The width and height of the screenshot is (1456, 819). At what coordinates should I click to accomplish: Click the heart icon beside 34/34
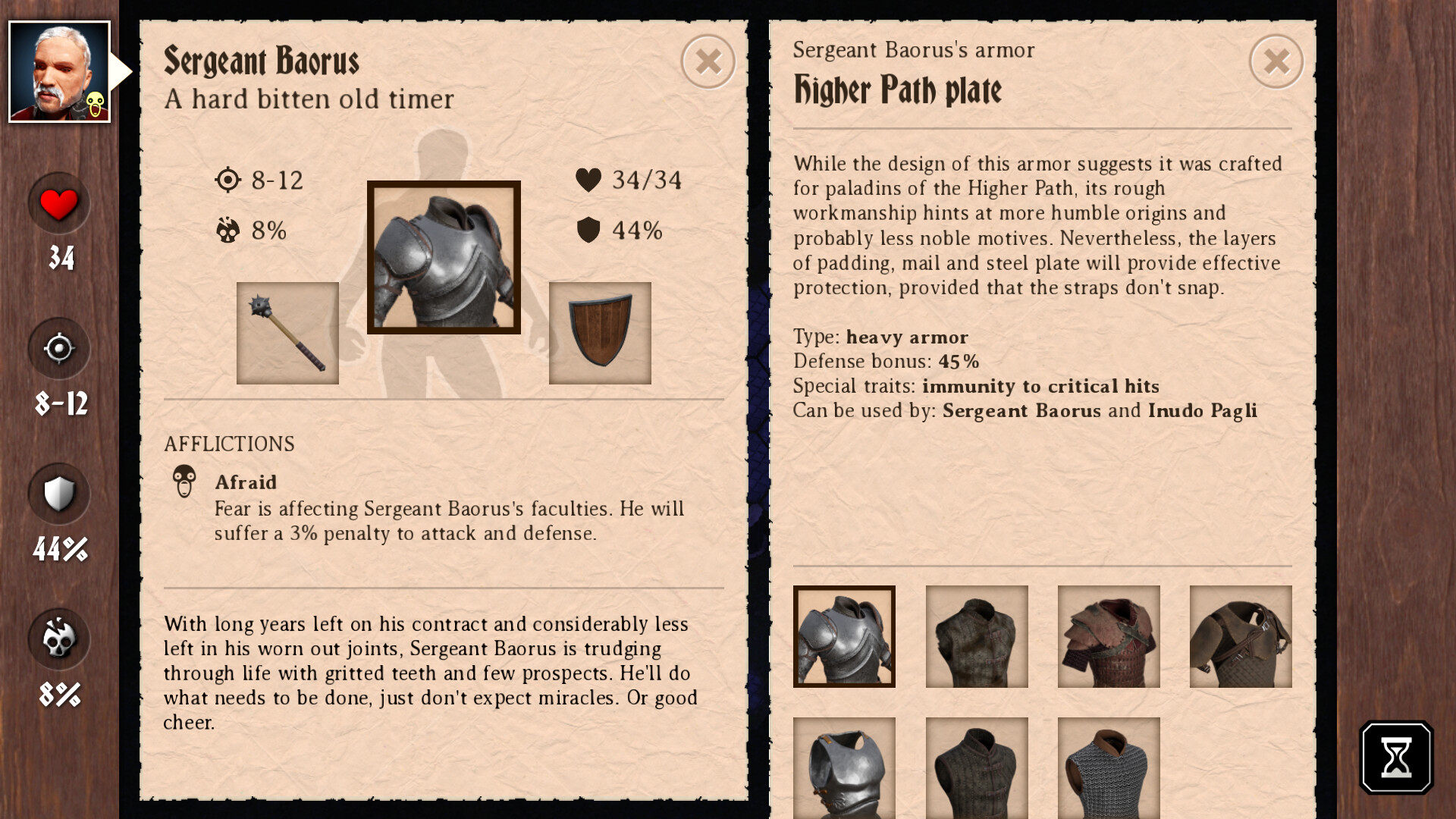pos(588,180)
